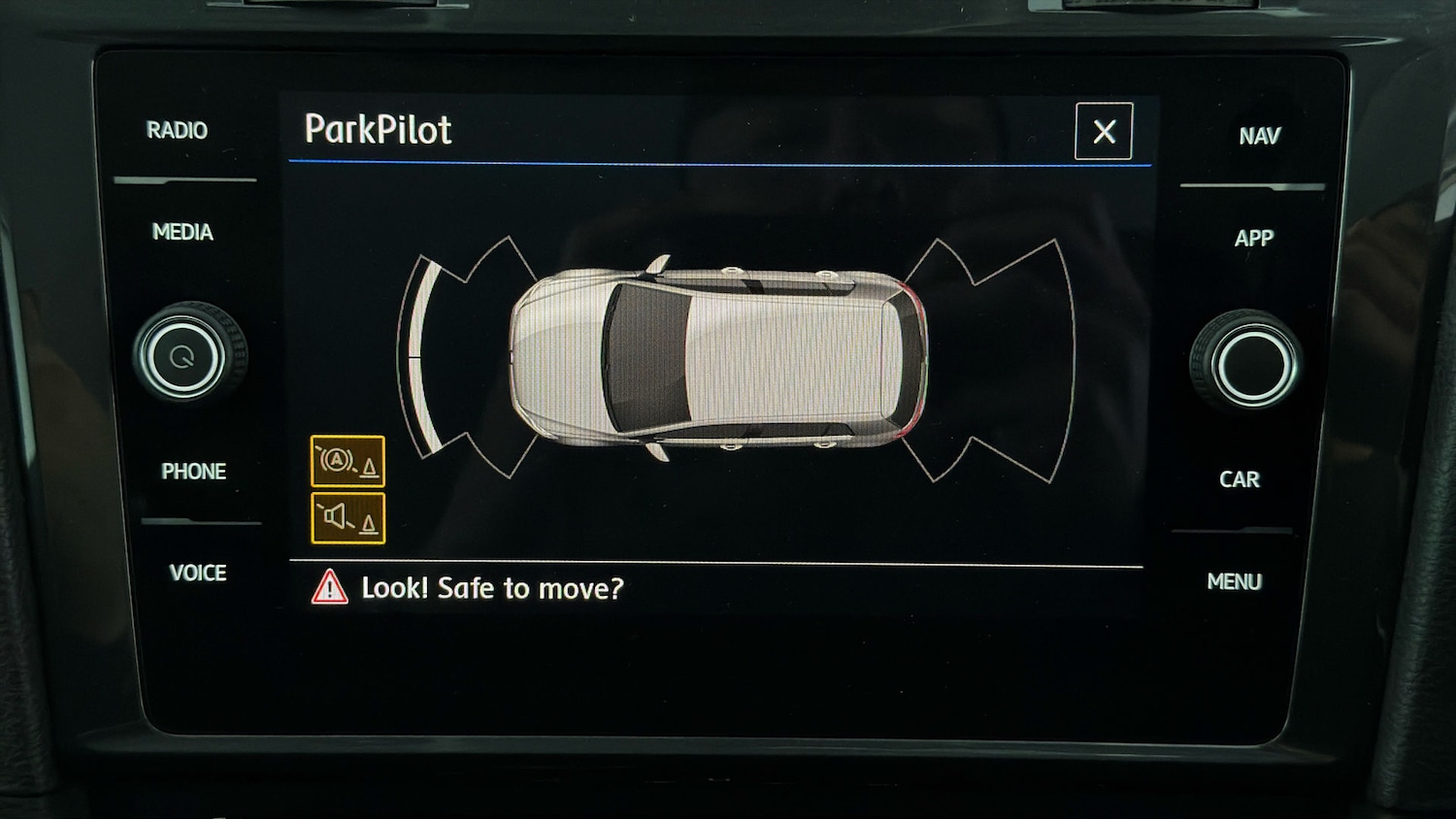Image resolution: width=1456 pixels, height=819 pixels.
Task: Switch to MEDIA source
Action: 182,232
